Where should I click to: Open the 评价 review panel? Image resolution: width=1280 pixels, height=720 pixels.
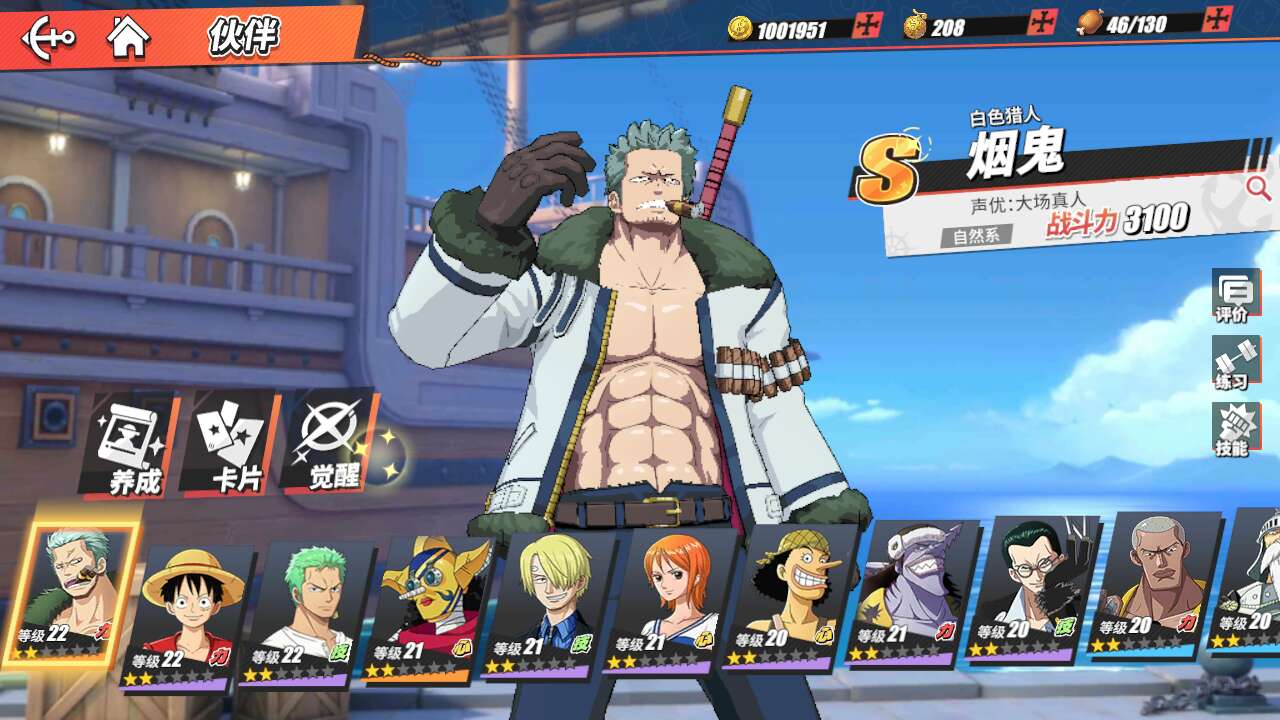click(x=1234, y=296)
